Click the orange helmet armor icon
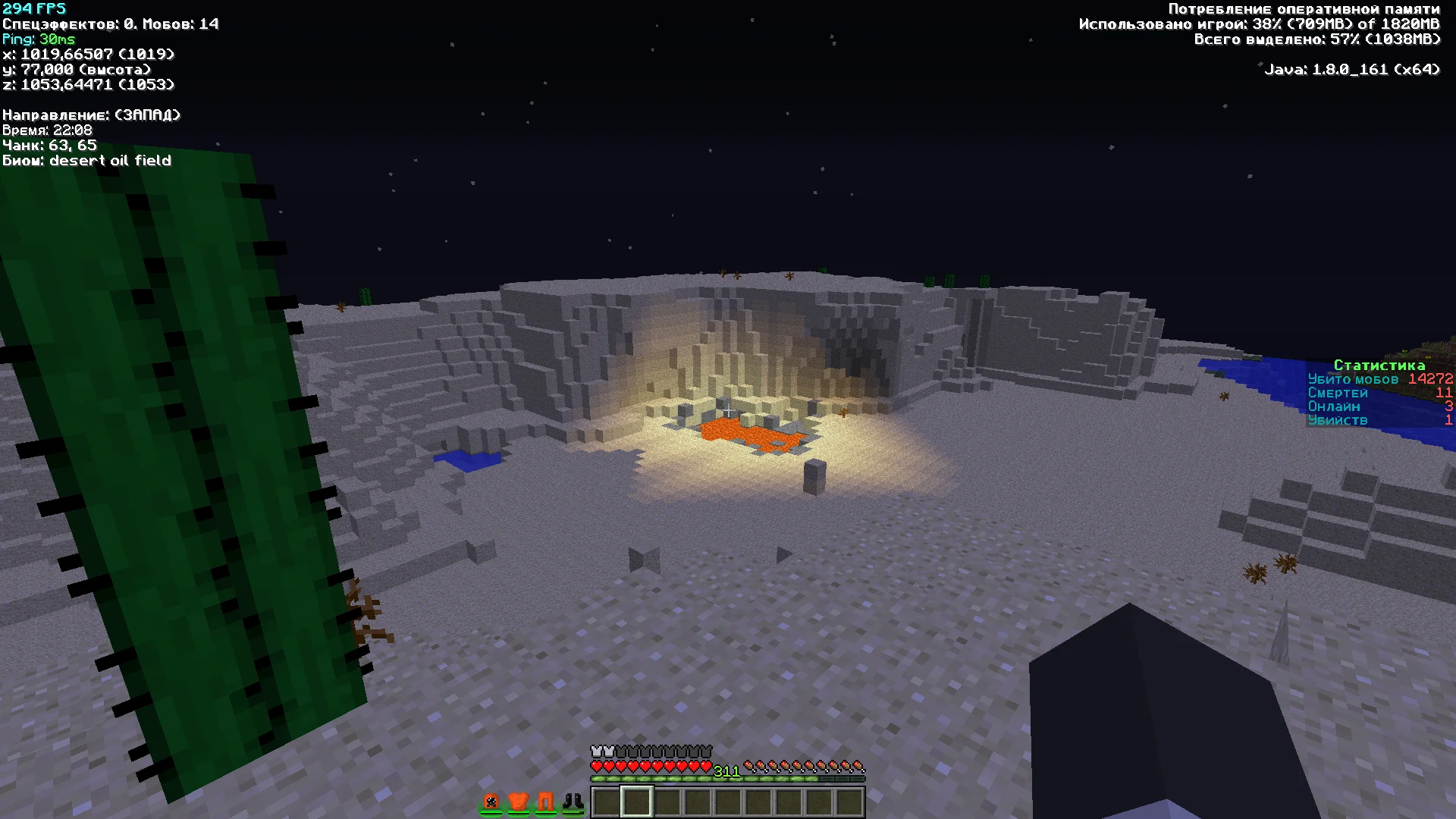This screenshot has width=1456, height=819. click(x=491, y=801)
